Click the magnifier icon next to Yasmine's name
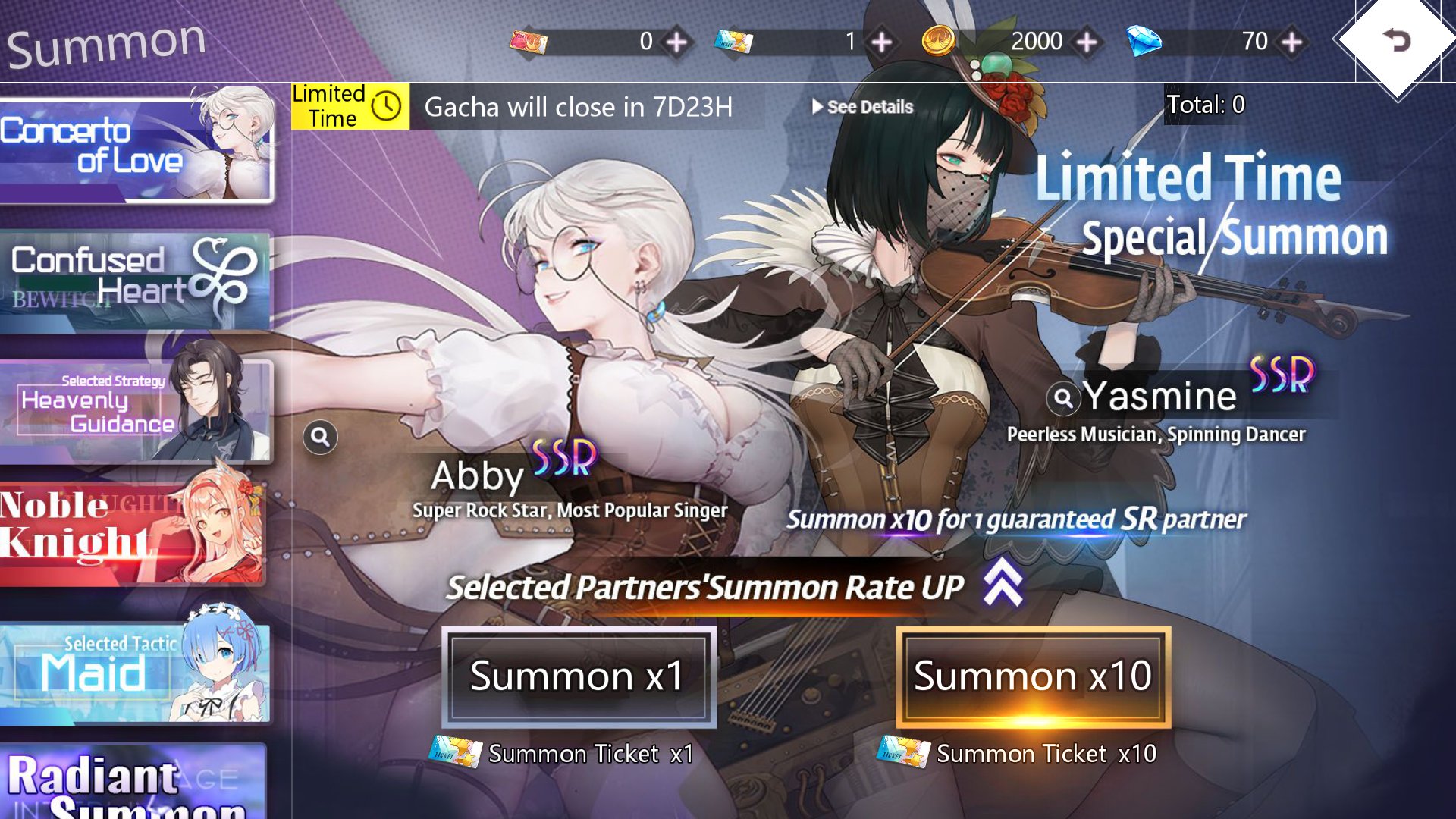 (x=1064, y=397)
